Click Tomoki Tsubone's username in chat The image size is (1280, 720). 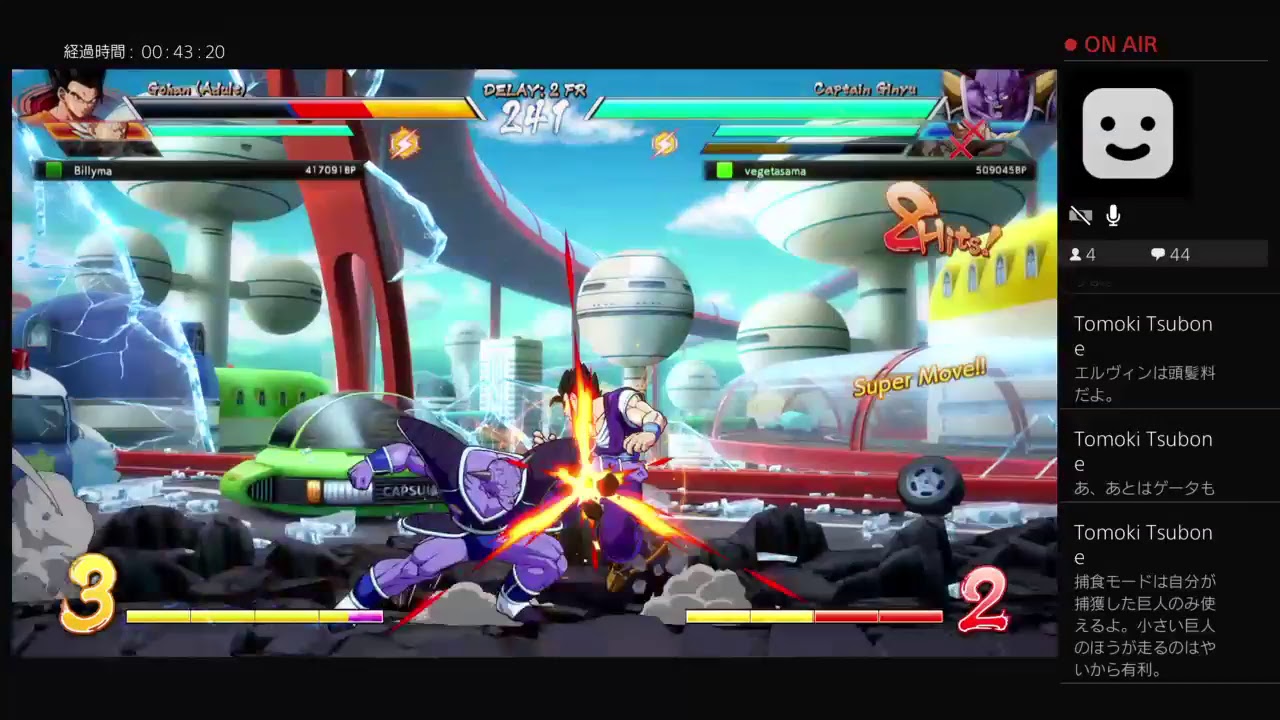(x=1142, y=324)
